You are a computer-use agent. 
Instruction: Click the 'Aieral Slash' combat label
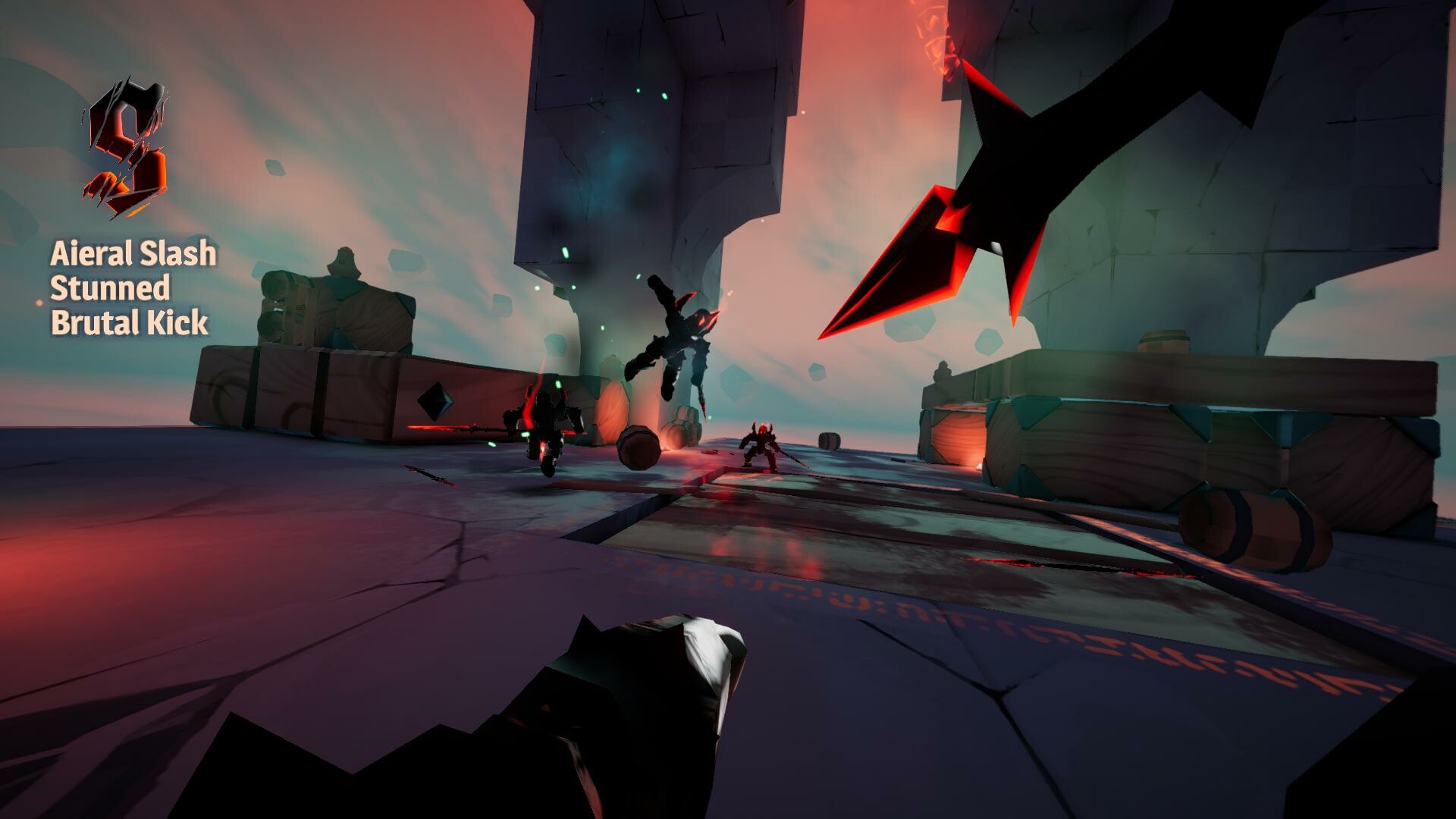tap(133, 256)
